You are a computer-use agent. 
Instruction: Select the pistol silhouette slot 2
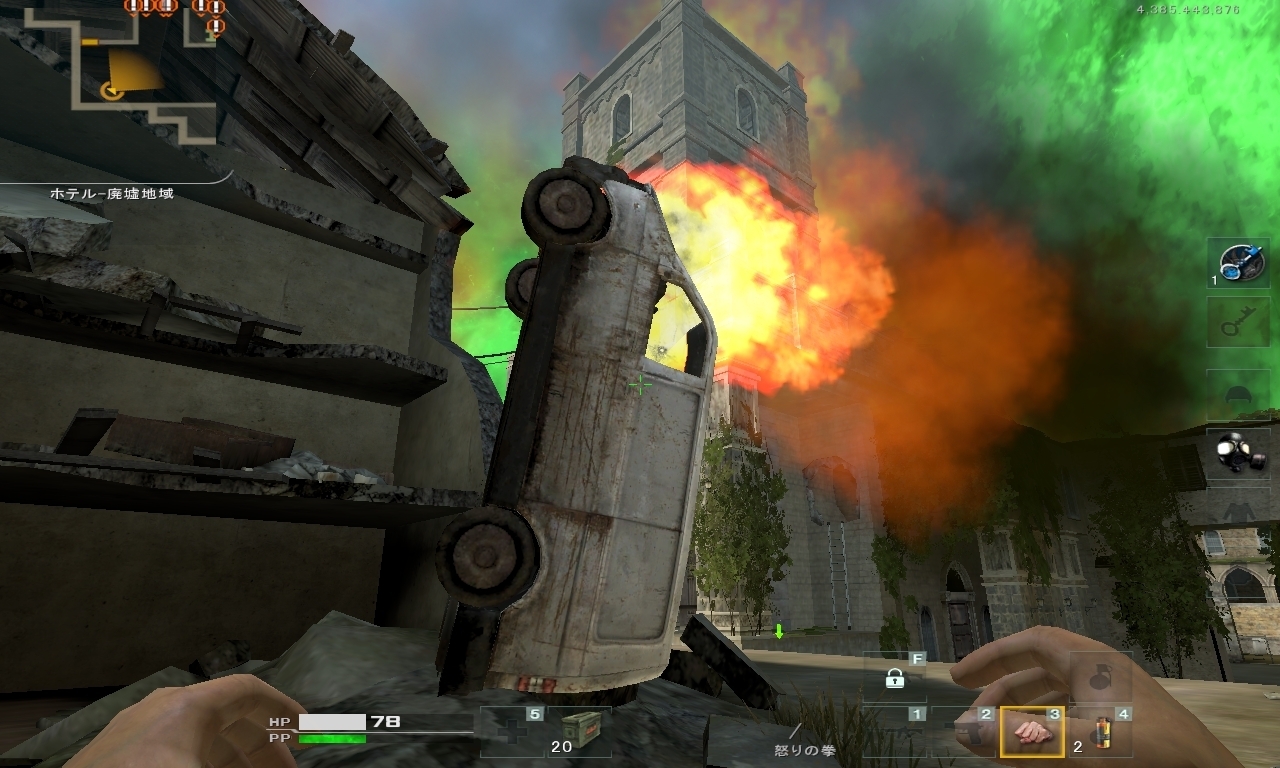click(964, 732)
